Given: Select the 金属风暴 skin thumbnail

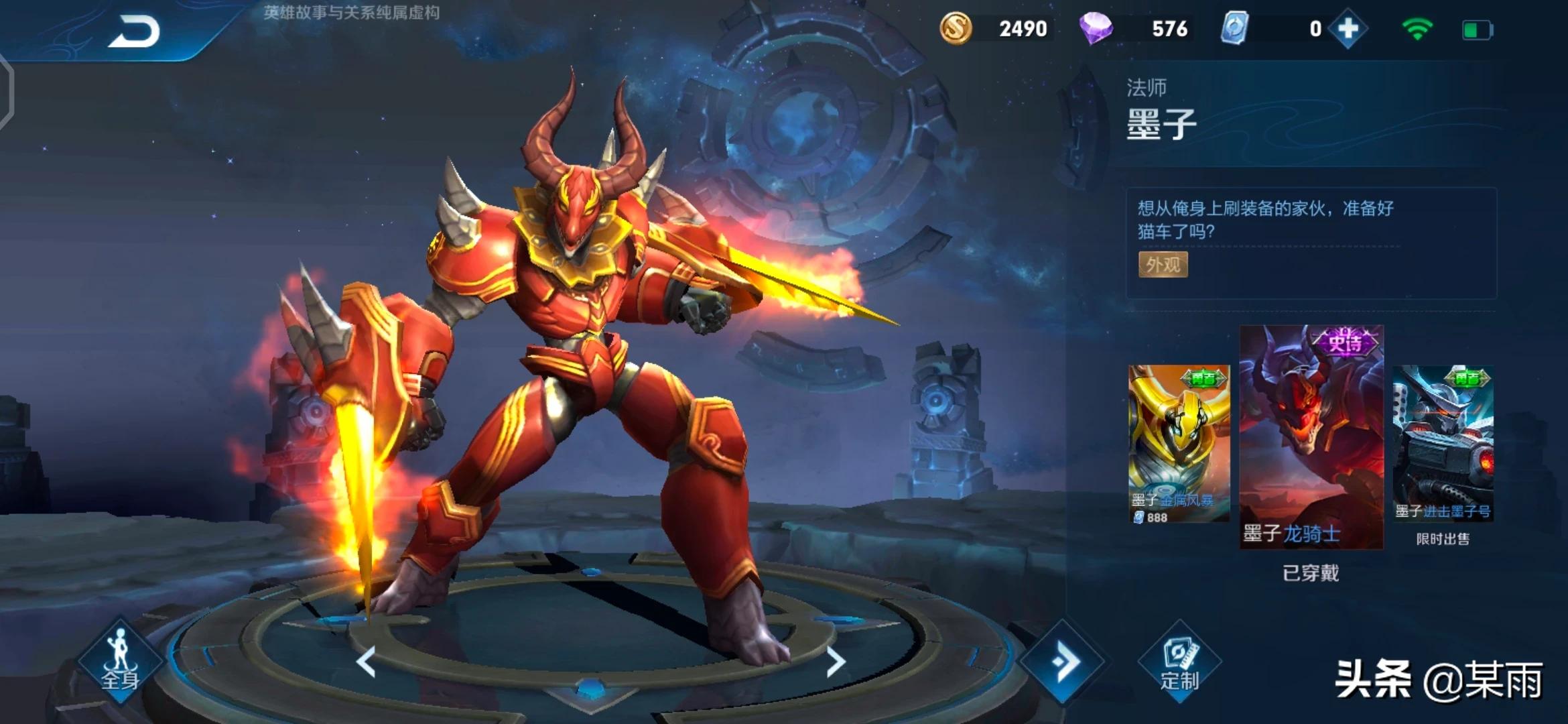Looking at the screenshot, I should click(1179, 442).
